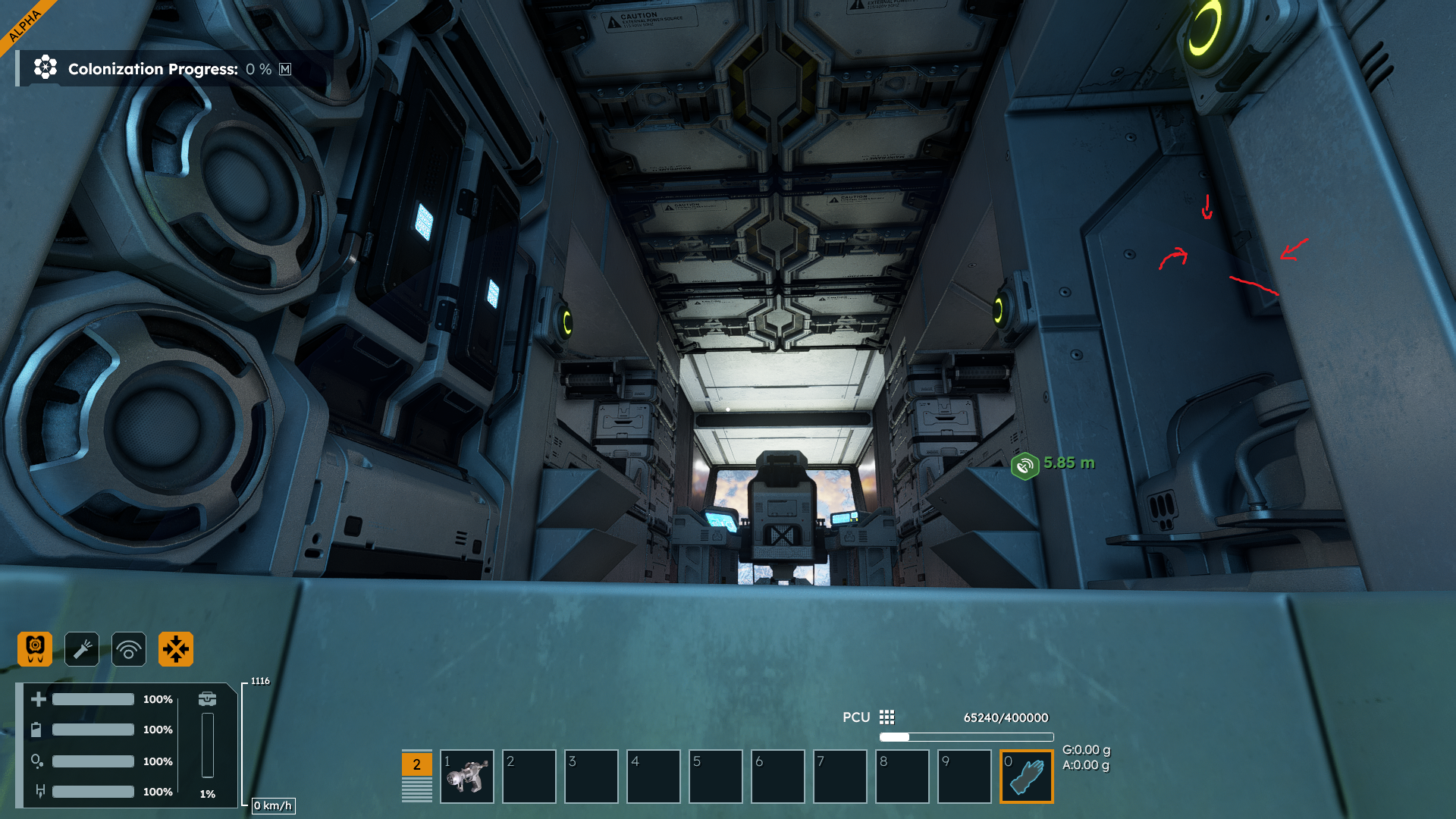Turn on the flashlight icon
Screen dimensions: 1456x819
[x=82, y=649]
